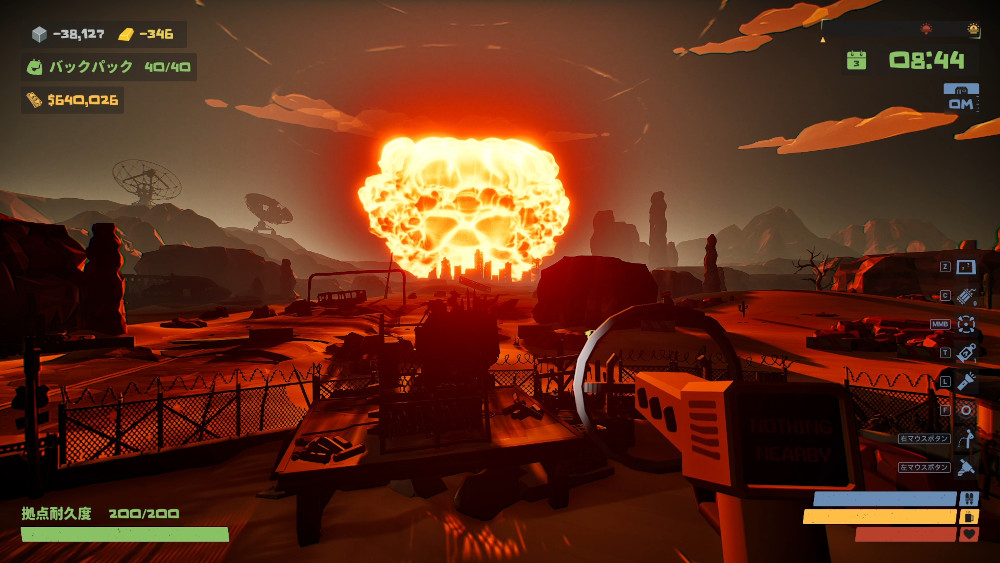Click the calendar day icon
This screenshot has width=1000, height=563.
tap(856, 60)
